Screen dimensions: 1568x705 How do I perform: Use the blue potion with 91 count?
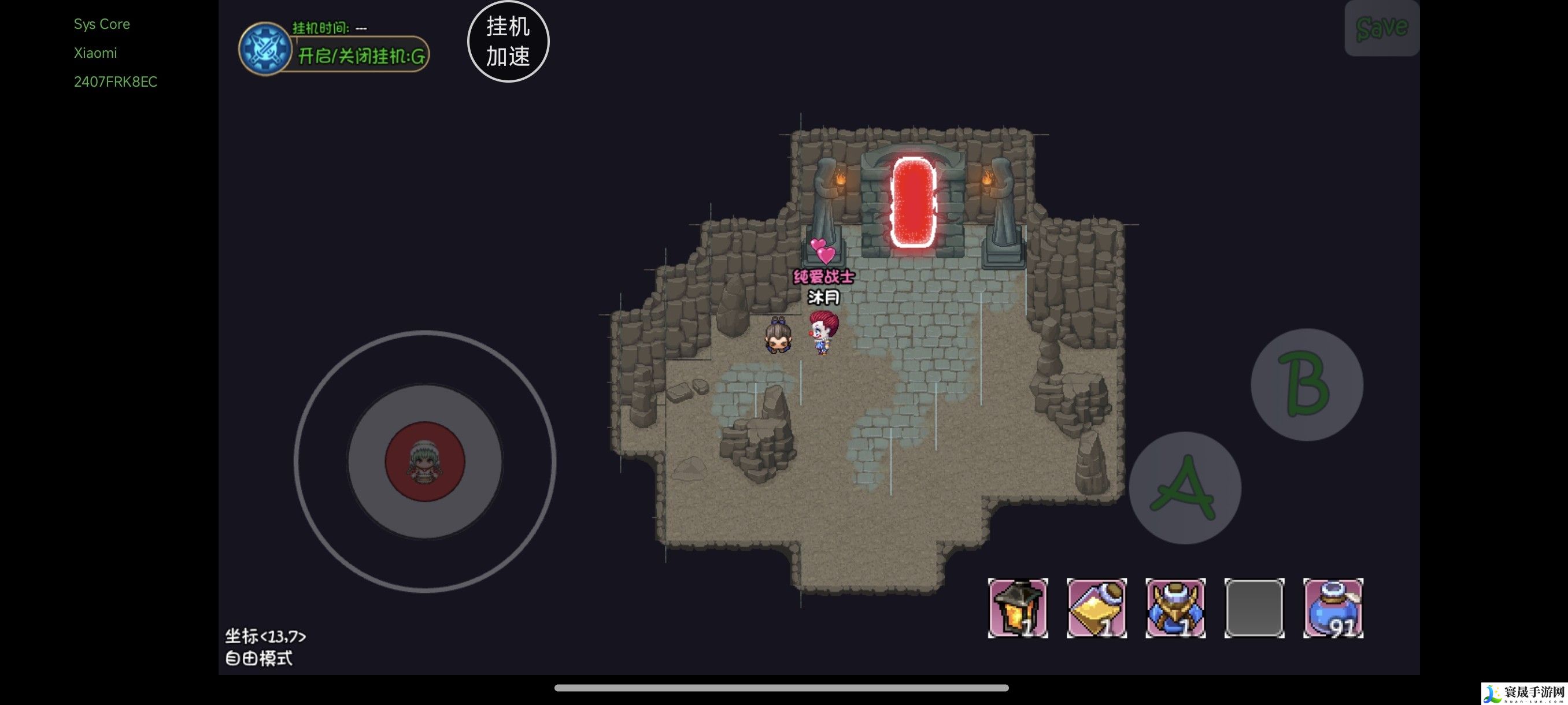click(x=1333, y=608)
